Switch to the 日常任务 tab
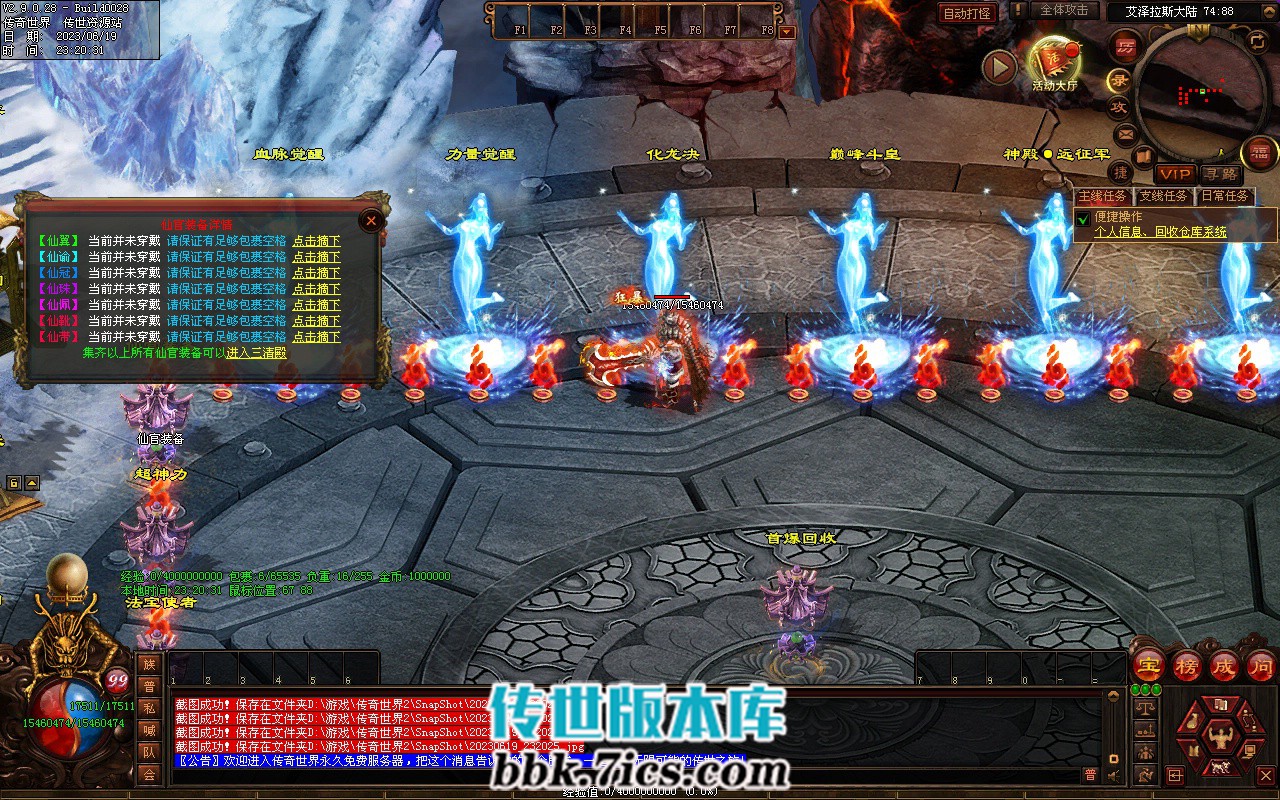The height and width of the screenshot is (800, 1280). [x=1225, y=196]
